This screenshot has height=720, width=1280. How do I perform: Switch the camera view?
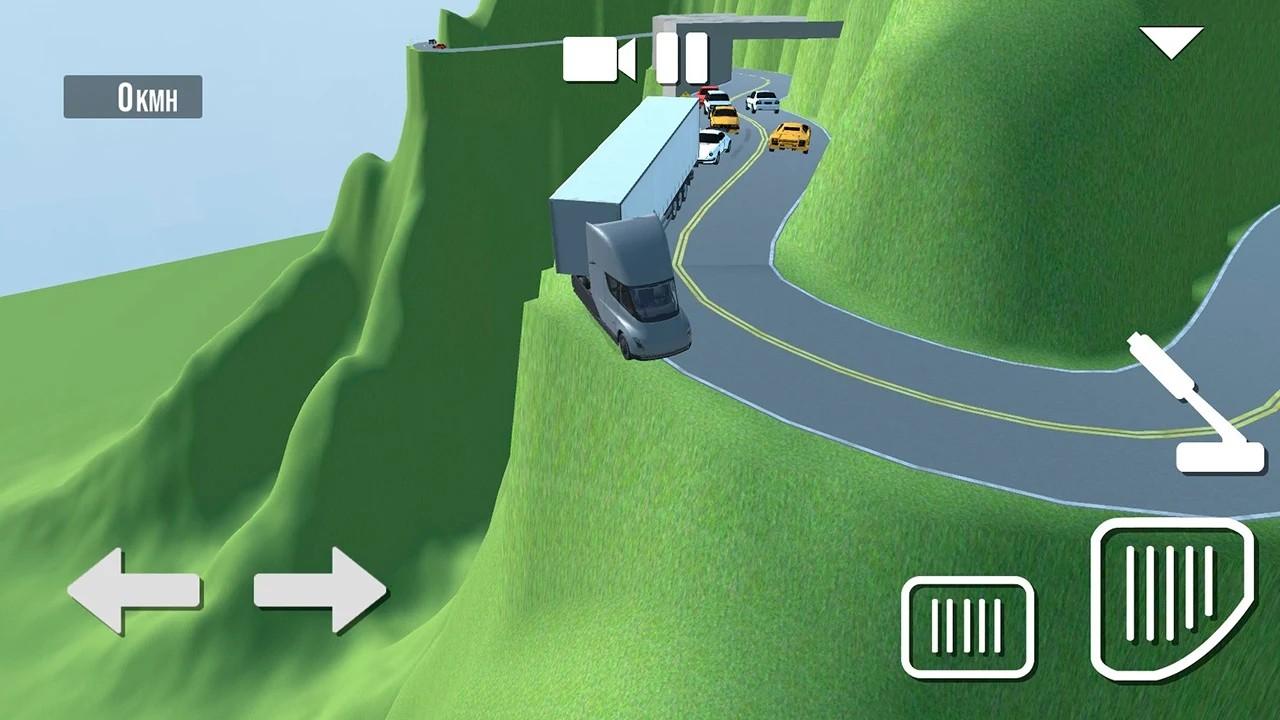(x=598, y=59)
